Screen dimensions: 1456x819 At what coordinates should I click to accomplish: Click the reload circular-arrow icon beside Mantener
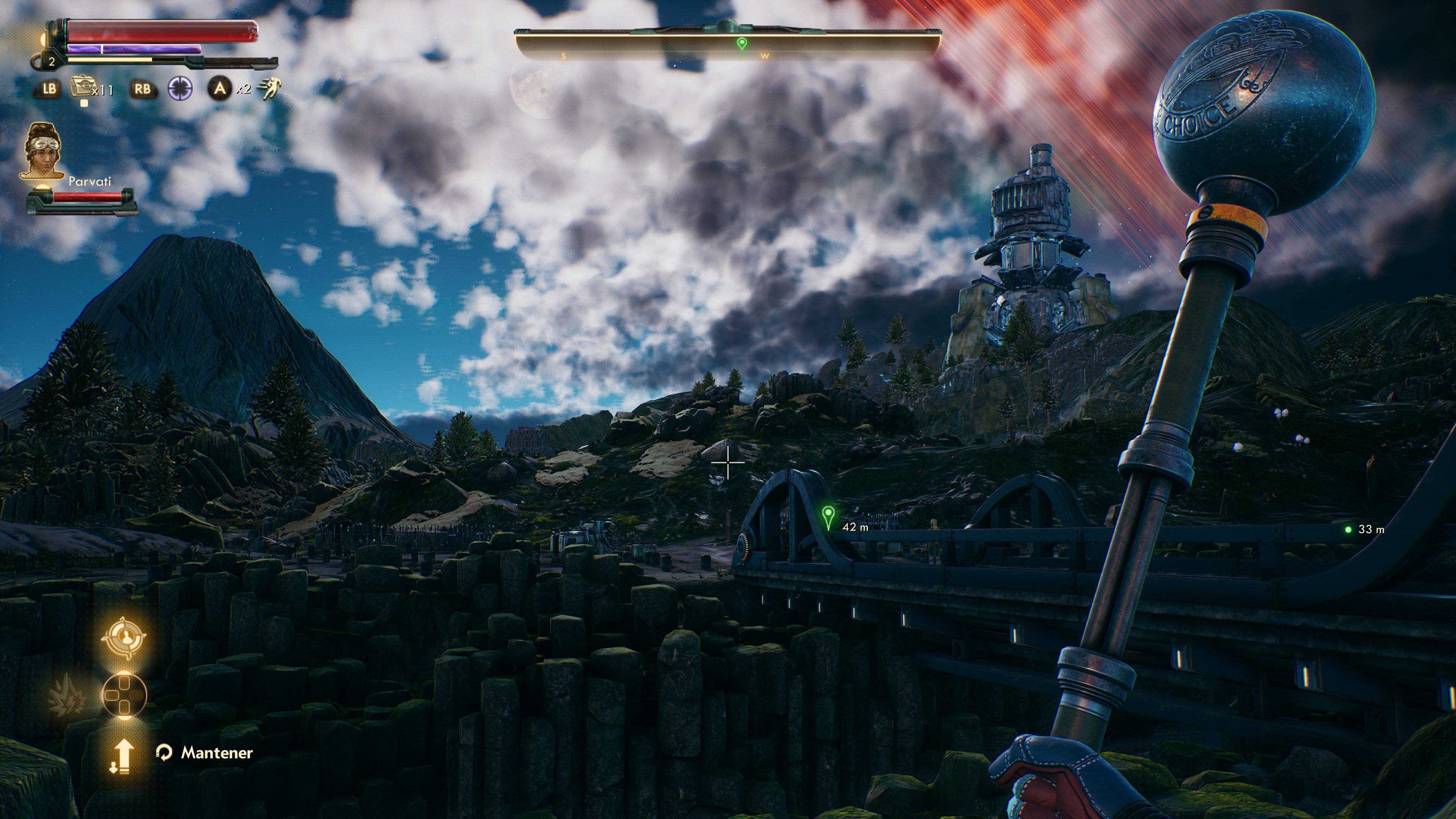tap(164, 753)
